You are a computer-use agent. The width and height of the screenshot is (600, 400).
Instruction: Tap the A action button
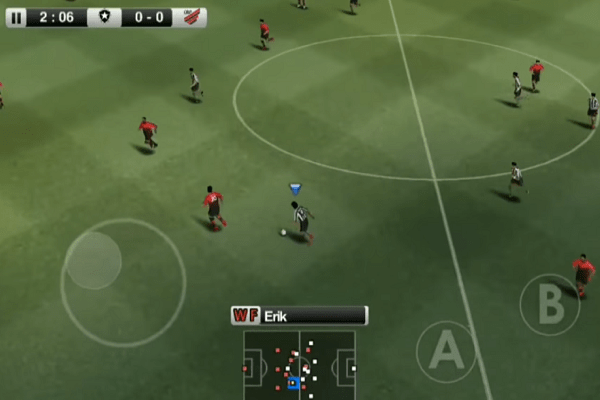[446, 351]
